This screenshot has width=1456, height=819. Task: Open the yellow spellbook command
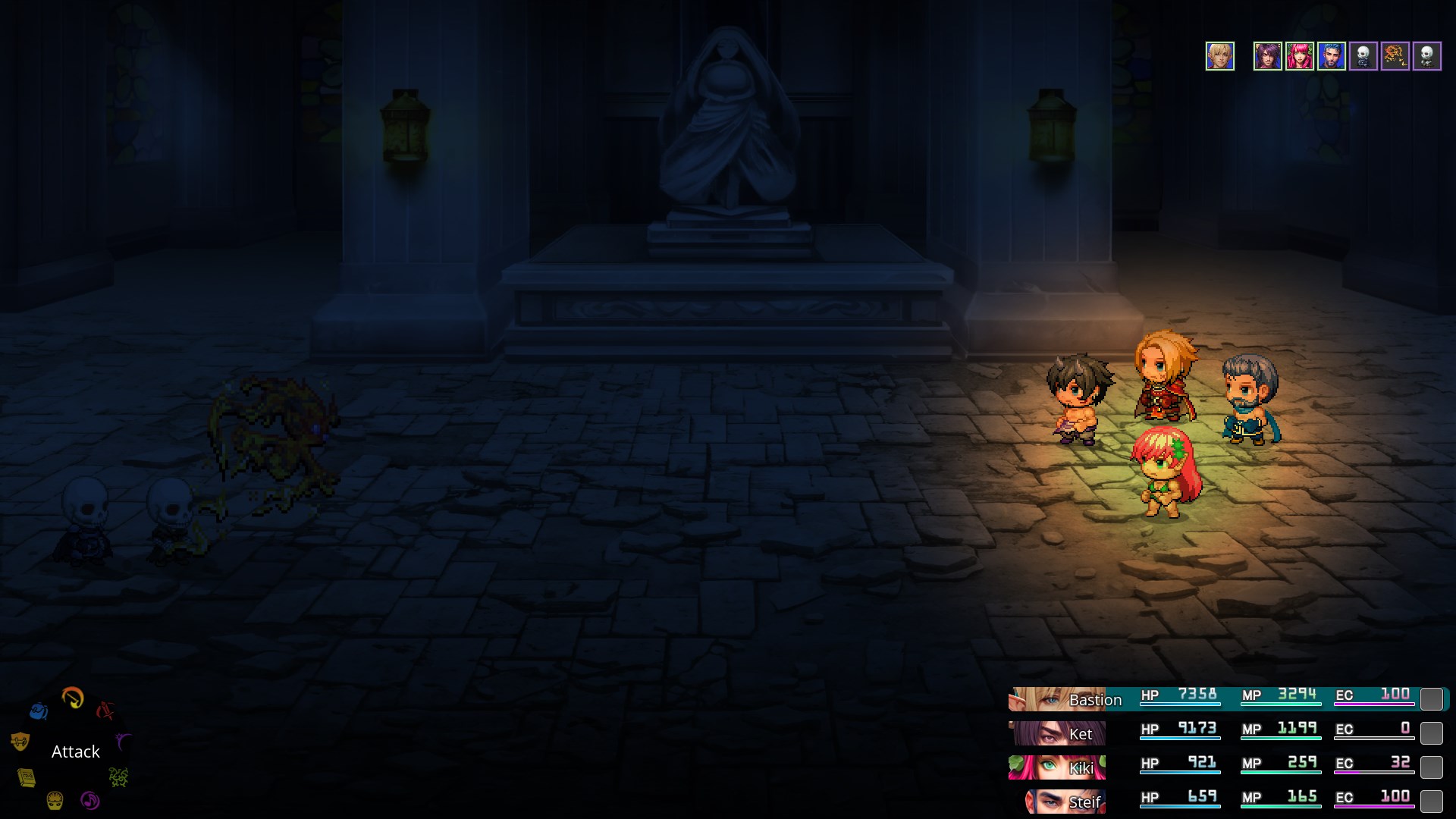[27, 777]
